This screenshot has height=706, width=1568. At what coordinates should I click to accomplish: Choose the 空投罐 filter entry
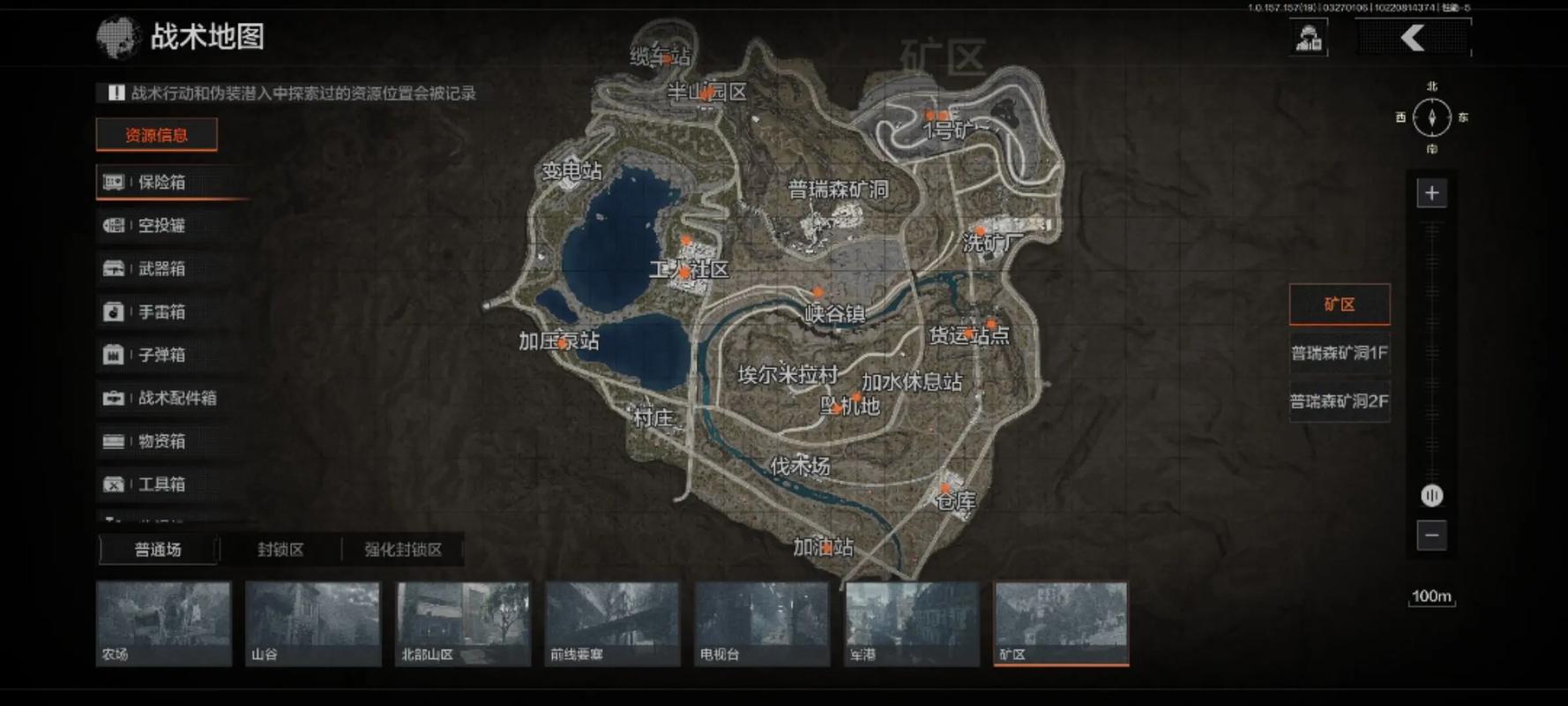tap(161, 226)
